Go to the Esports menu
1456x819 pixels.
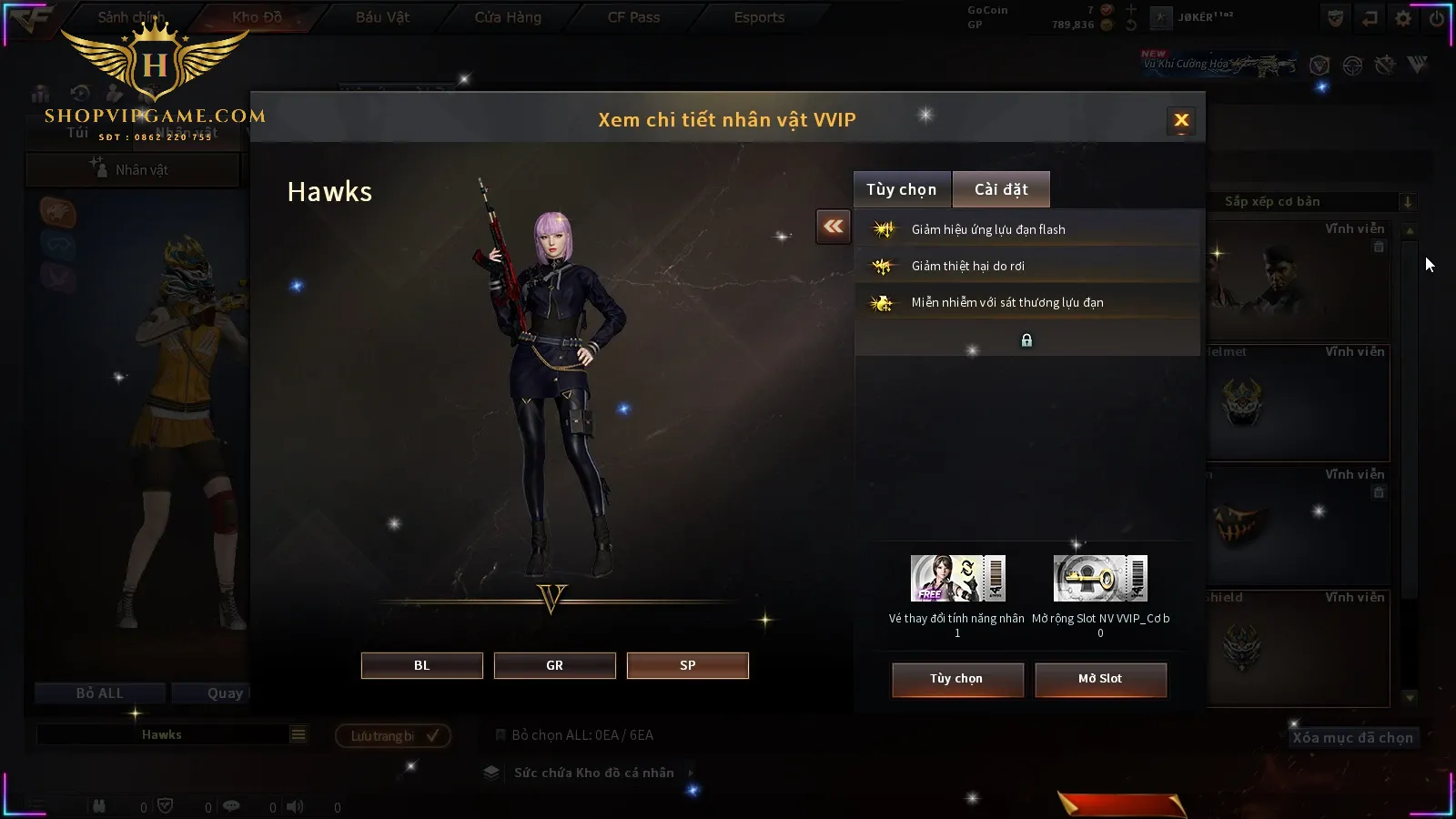tap(759, 17)
